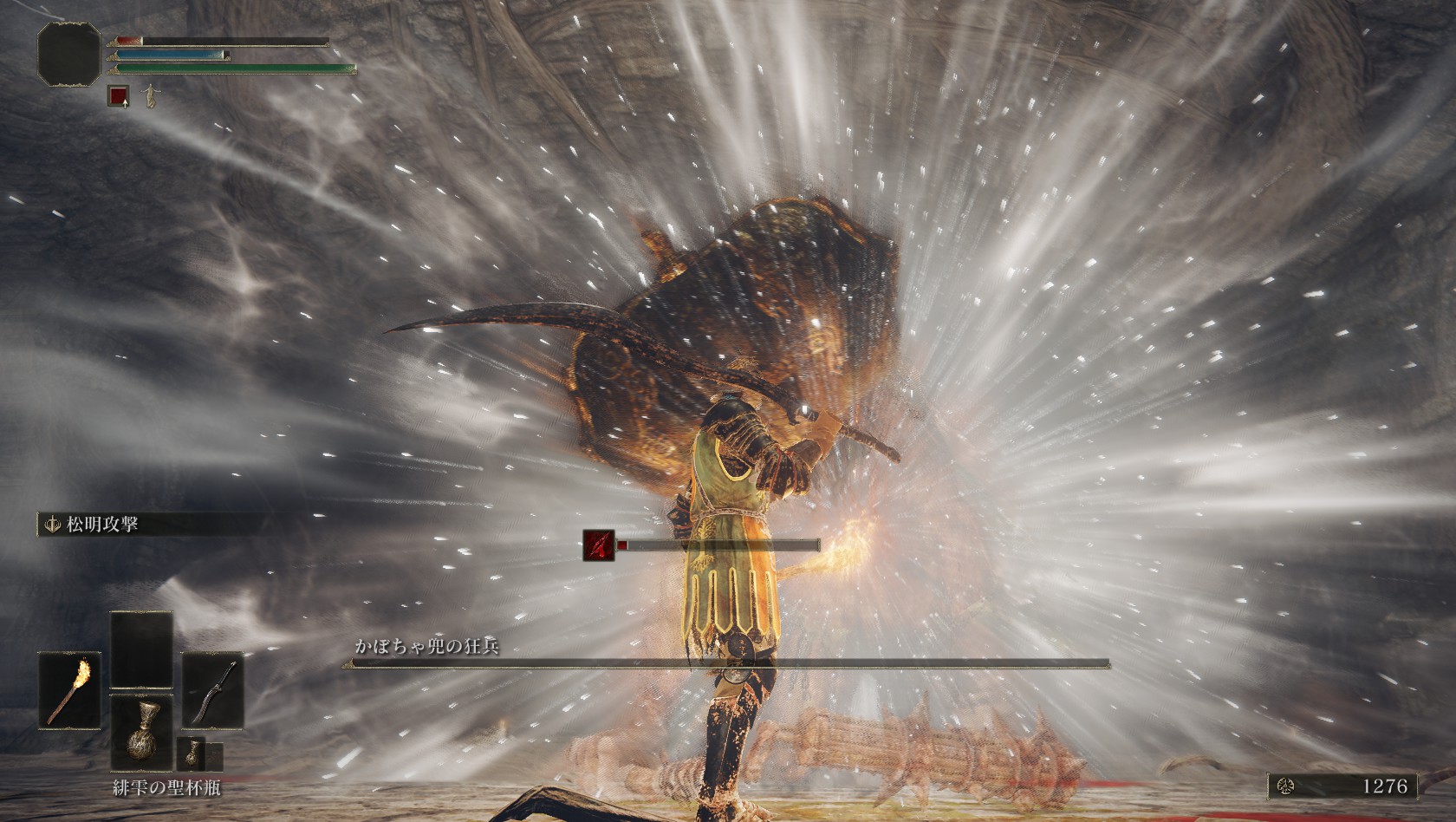Image resolution: width=1456 pixels, height=822 pixels.
Task: Click the octagonal frame beside the bars
Action: [68, 54]
